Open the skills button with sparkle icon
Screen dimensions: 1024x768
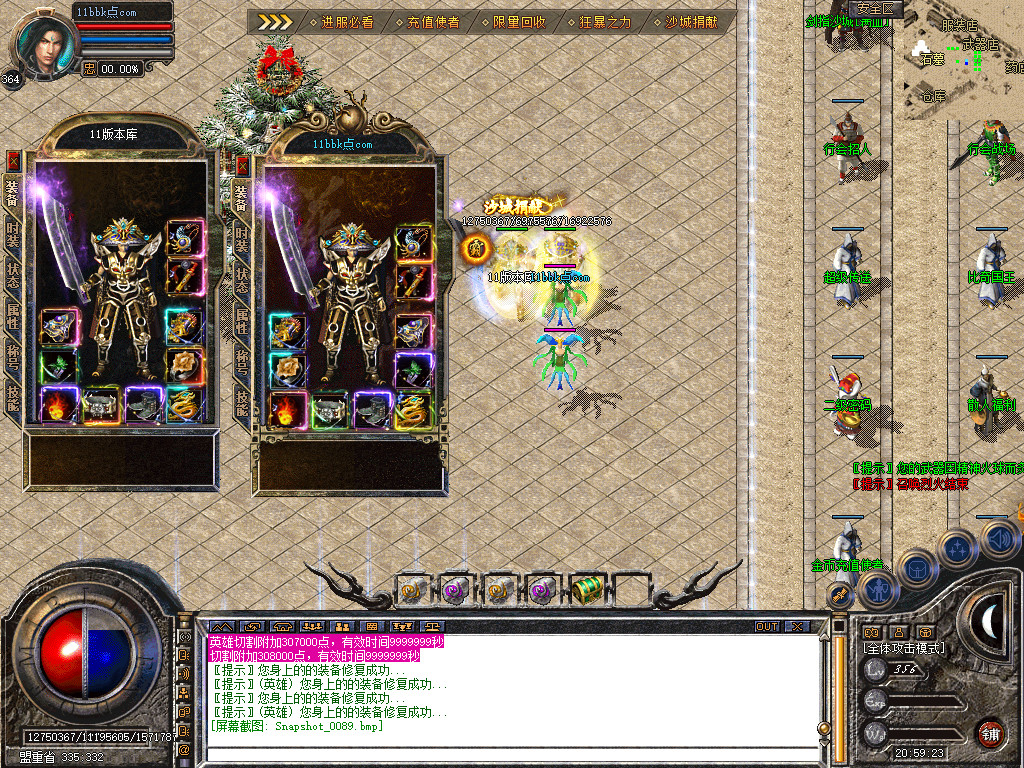(957, 548)
